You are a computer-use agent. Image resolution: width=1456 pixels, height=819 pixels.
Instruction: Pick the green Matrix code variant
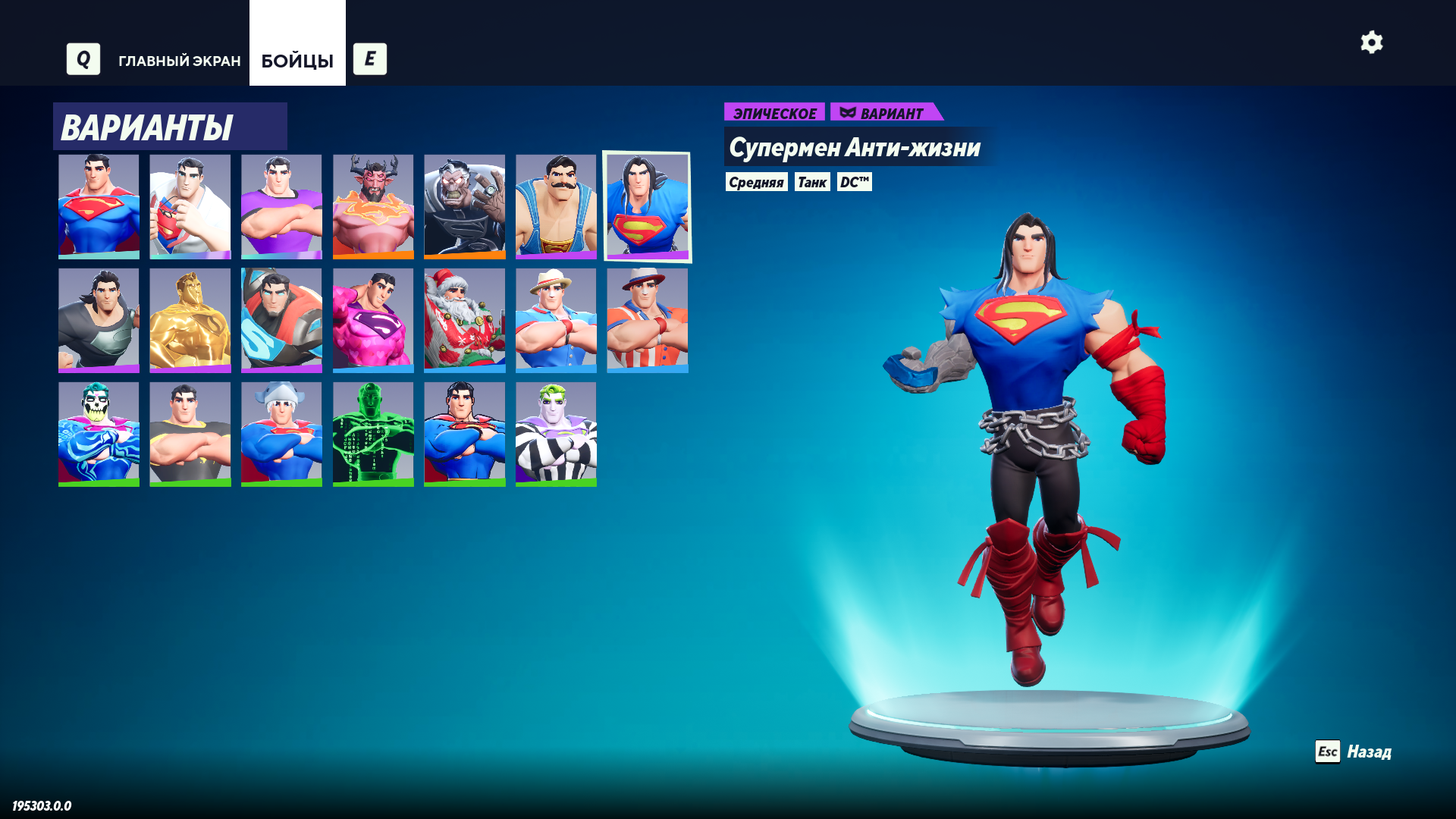(373, 434)
